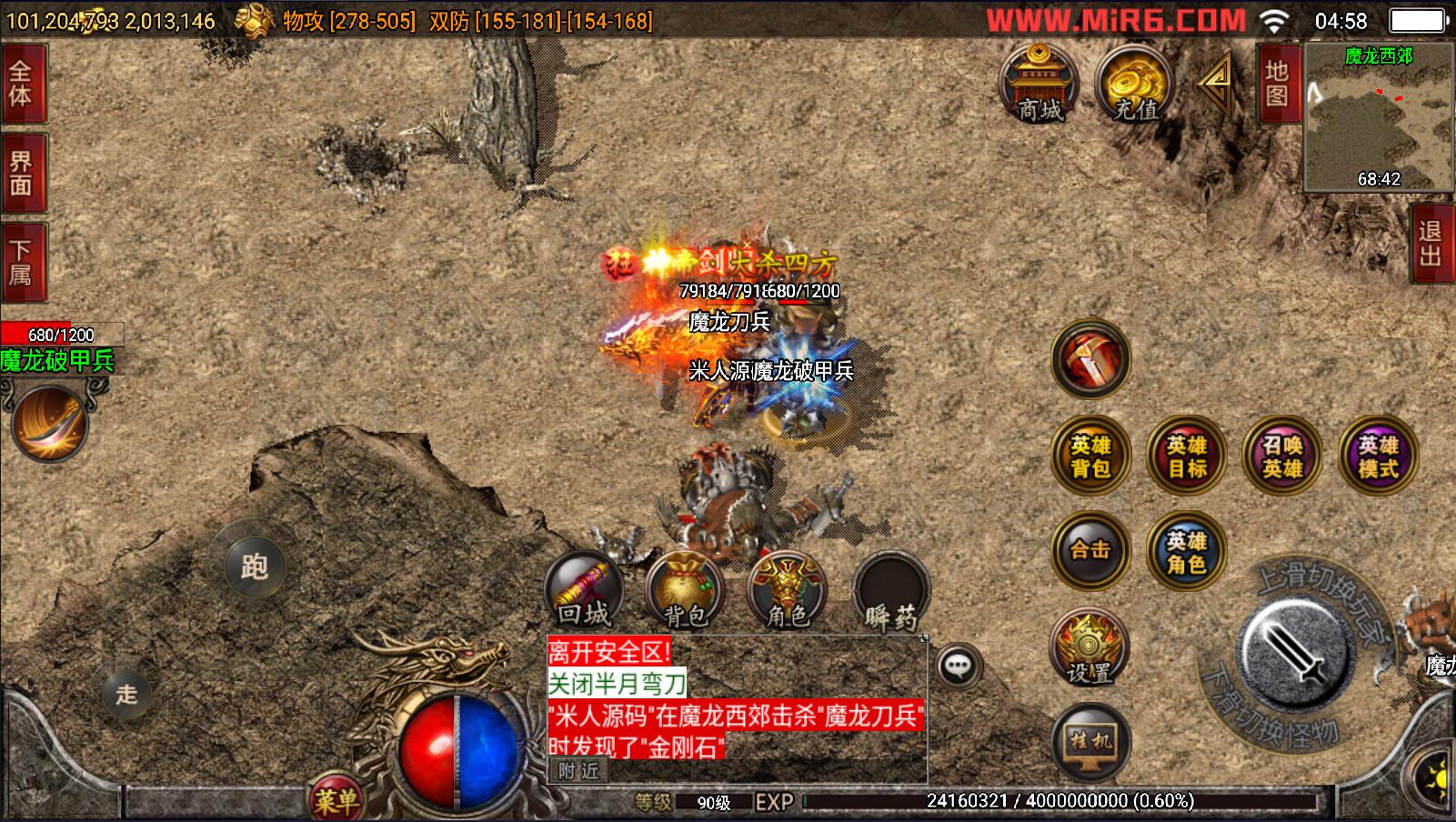Screen dimensions: 1456x822
Task: Click the 地图 map button
Action: click(1277, 83)
